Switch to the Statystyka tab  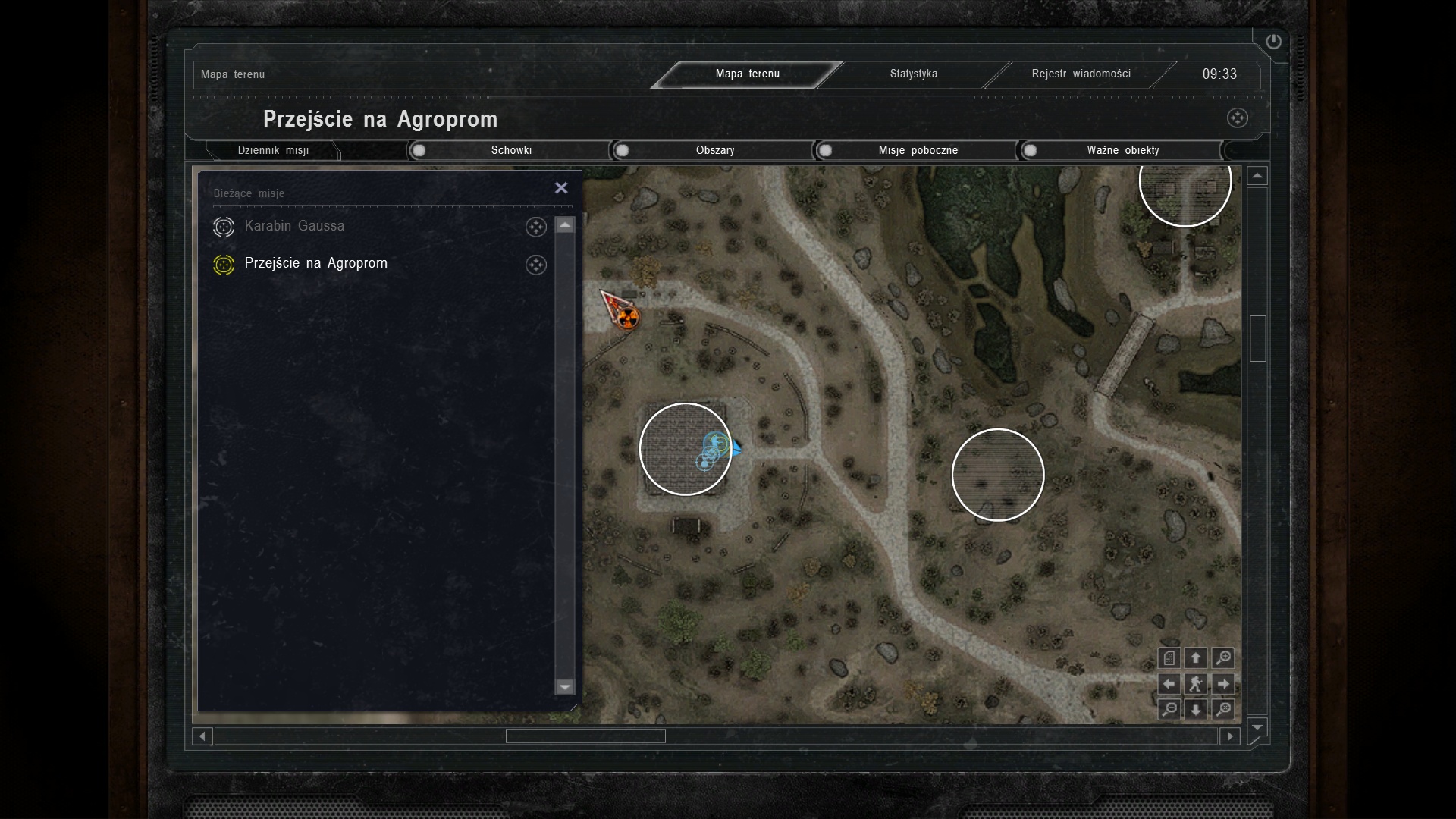[x=913, y=74]
